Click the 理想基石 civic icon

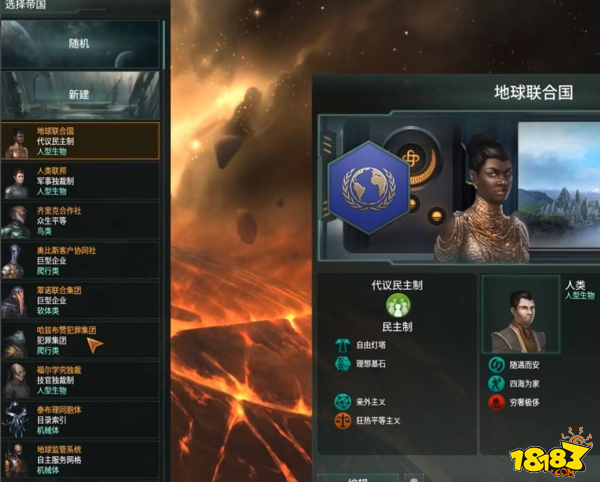click(x=342, y=363)
